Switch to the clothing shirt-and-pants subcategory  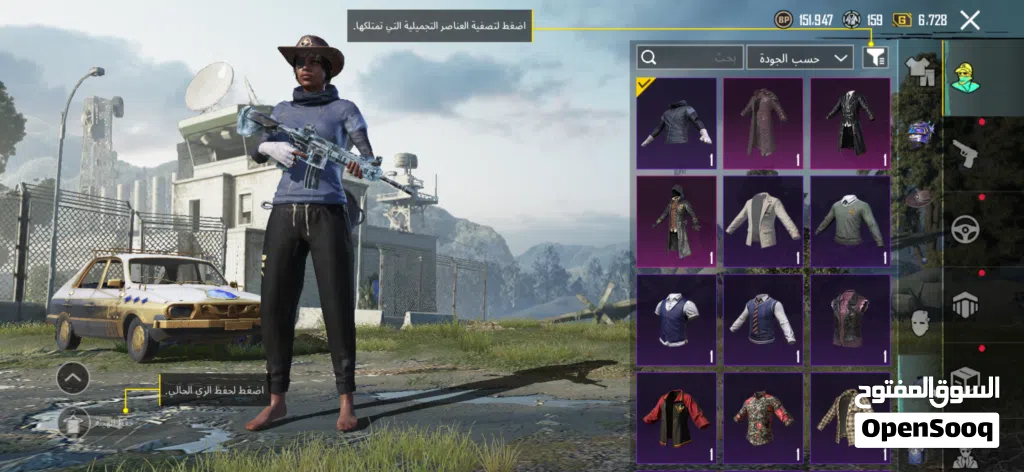point(917,69)
